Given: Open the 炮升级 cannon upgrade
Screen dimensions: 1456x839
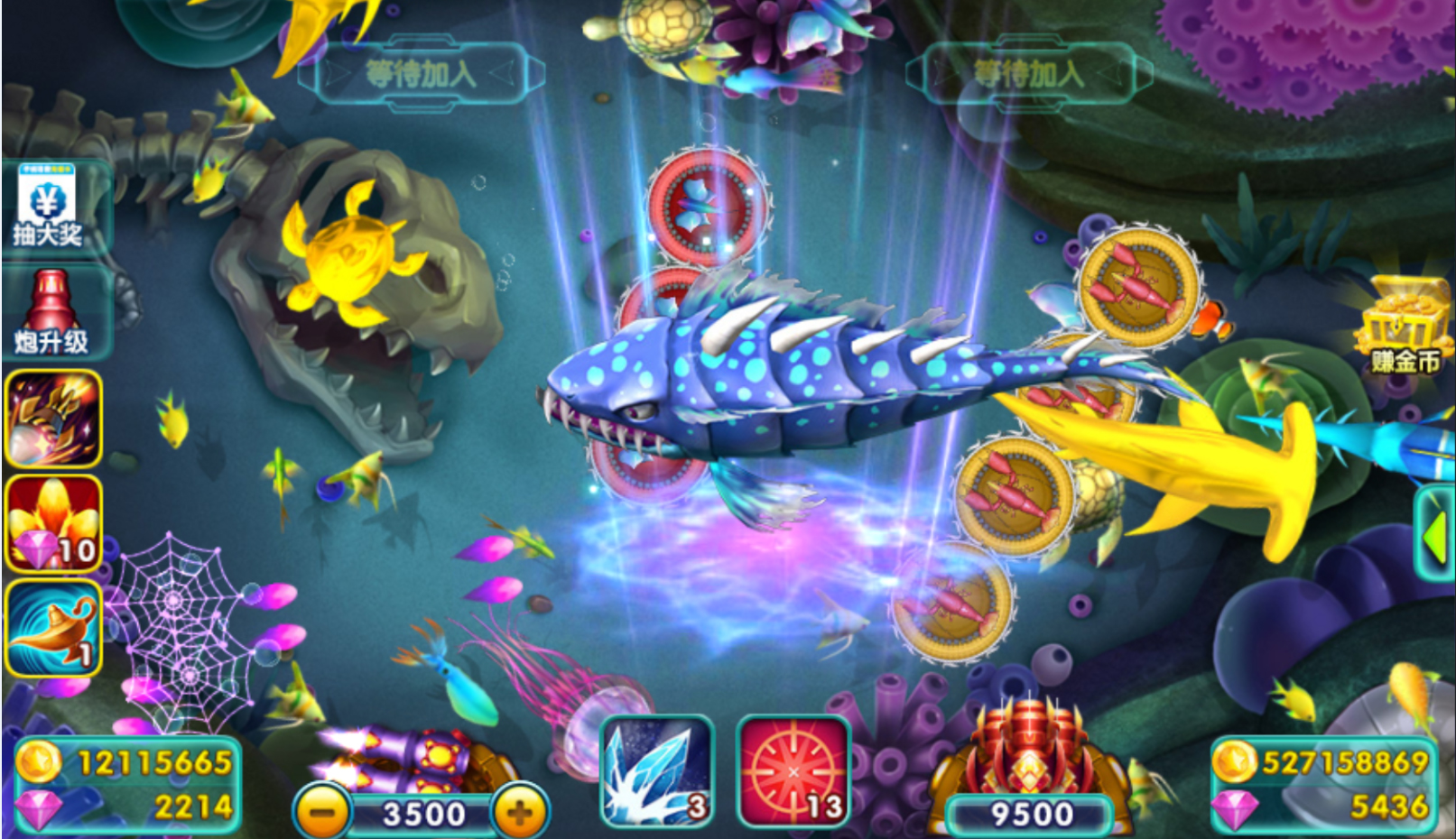Looking at the screenshot, I should click(51, 313).
